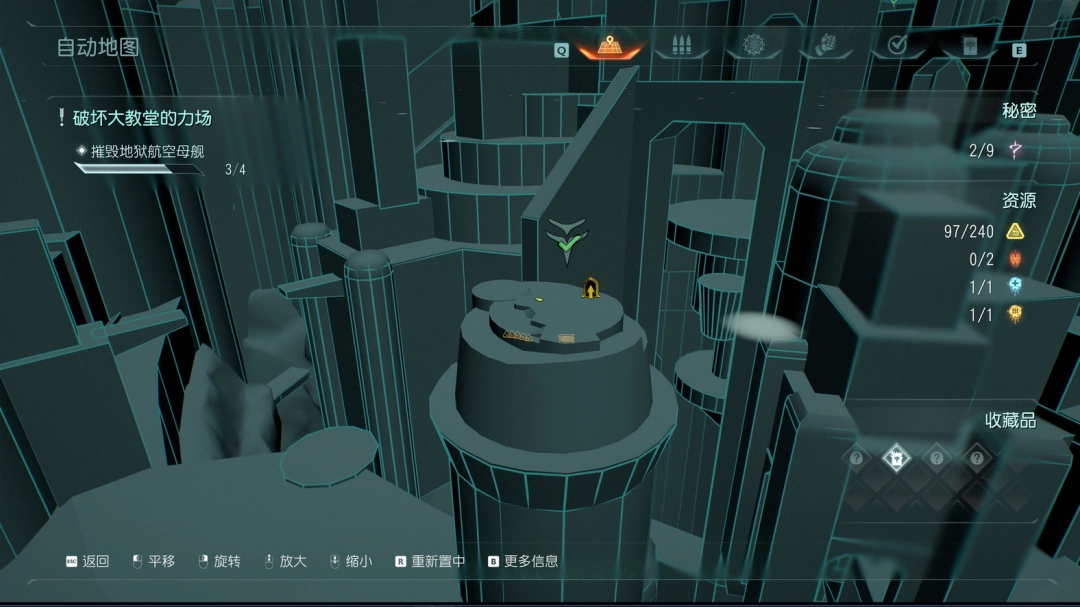The width and height of the screenshot is (1080, 607).
Task: Open the runes tab with circular sigil
Action: (753, 46)
